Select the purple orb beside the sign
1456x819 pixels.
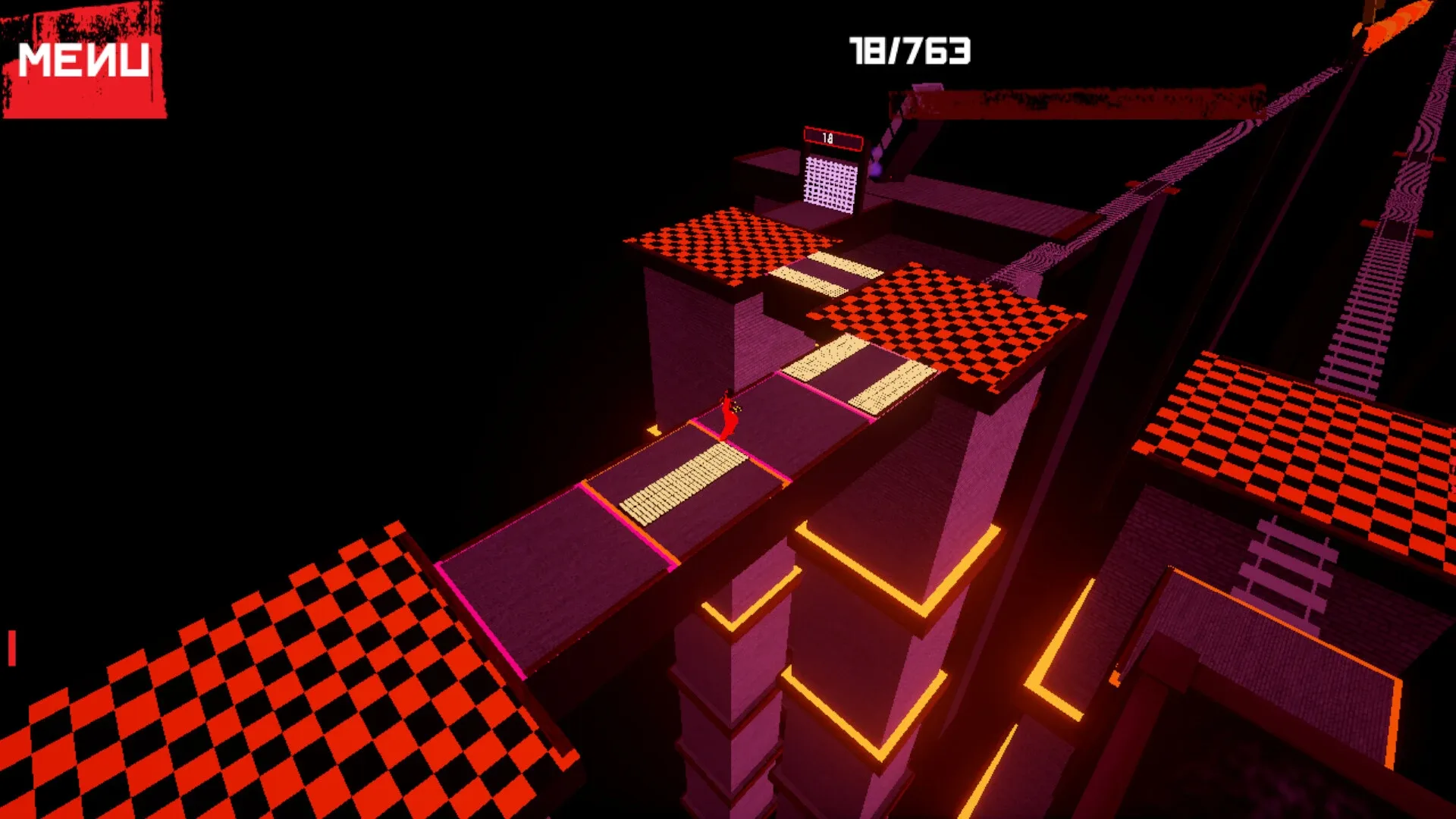pos(877,170)
